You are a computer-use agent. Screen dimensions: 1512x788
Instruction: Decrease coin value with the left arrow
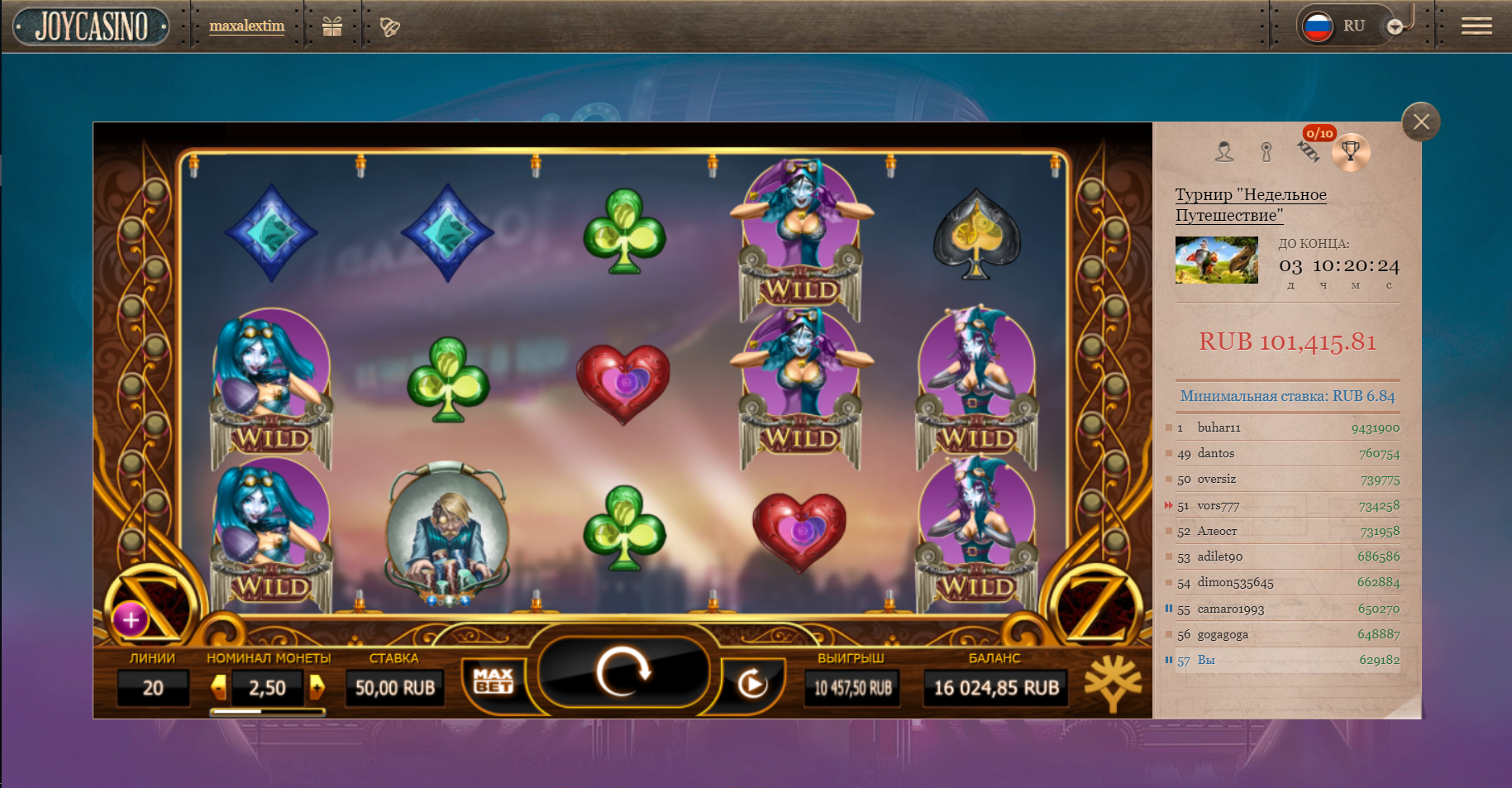(x=219, y=687)
